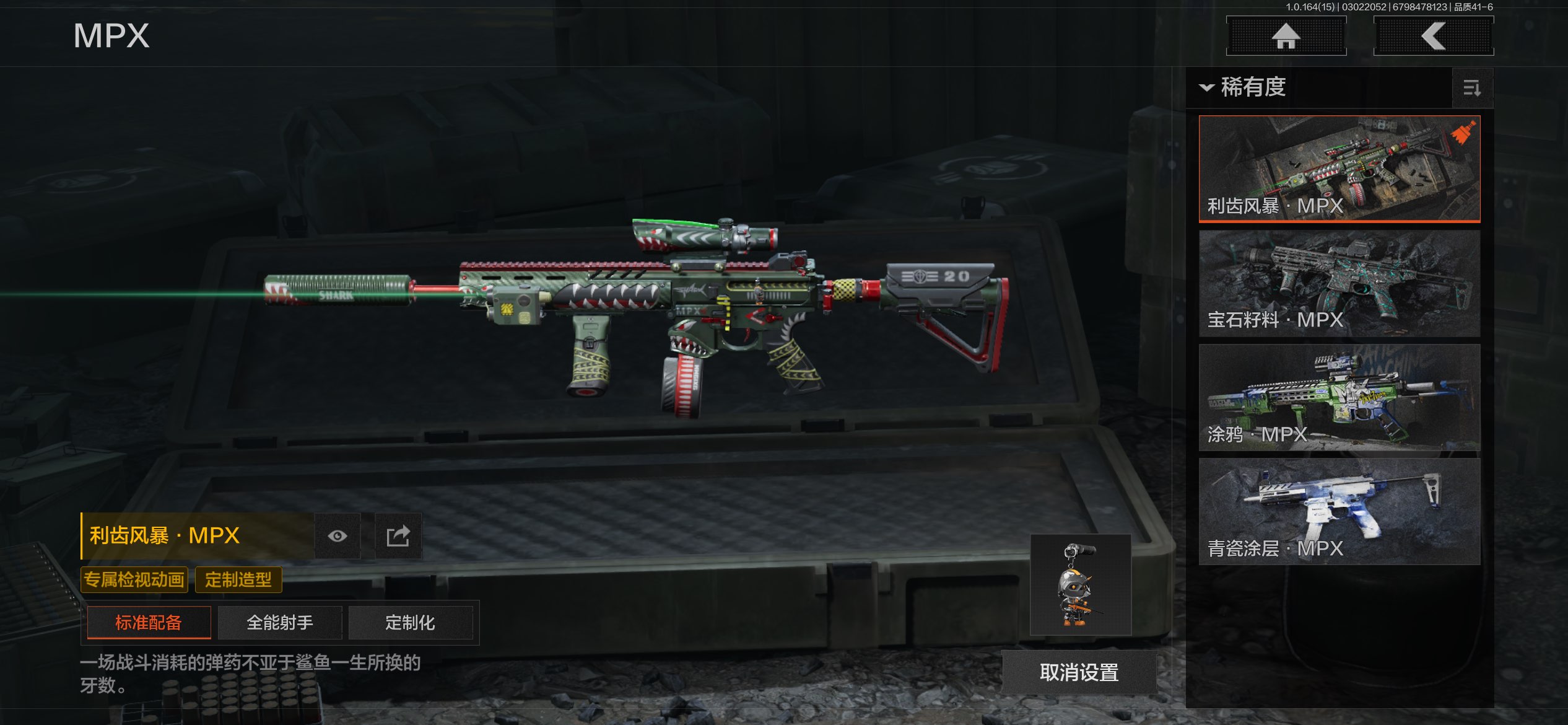The image size is (1568, 725).
Task: Open the 定制化 tab
Action: 410,623
